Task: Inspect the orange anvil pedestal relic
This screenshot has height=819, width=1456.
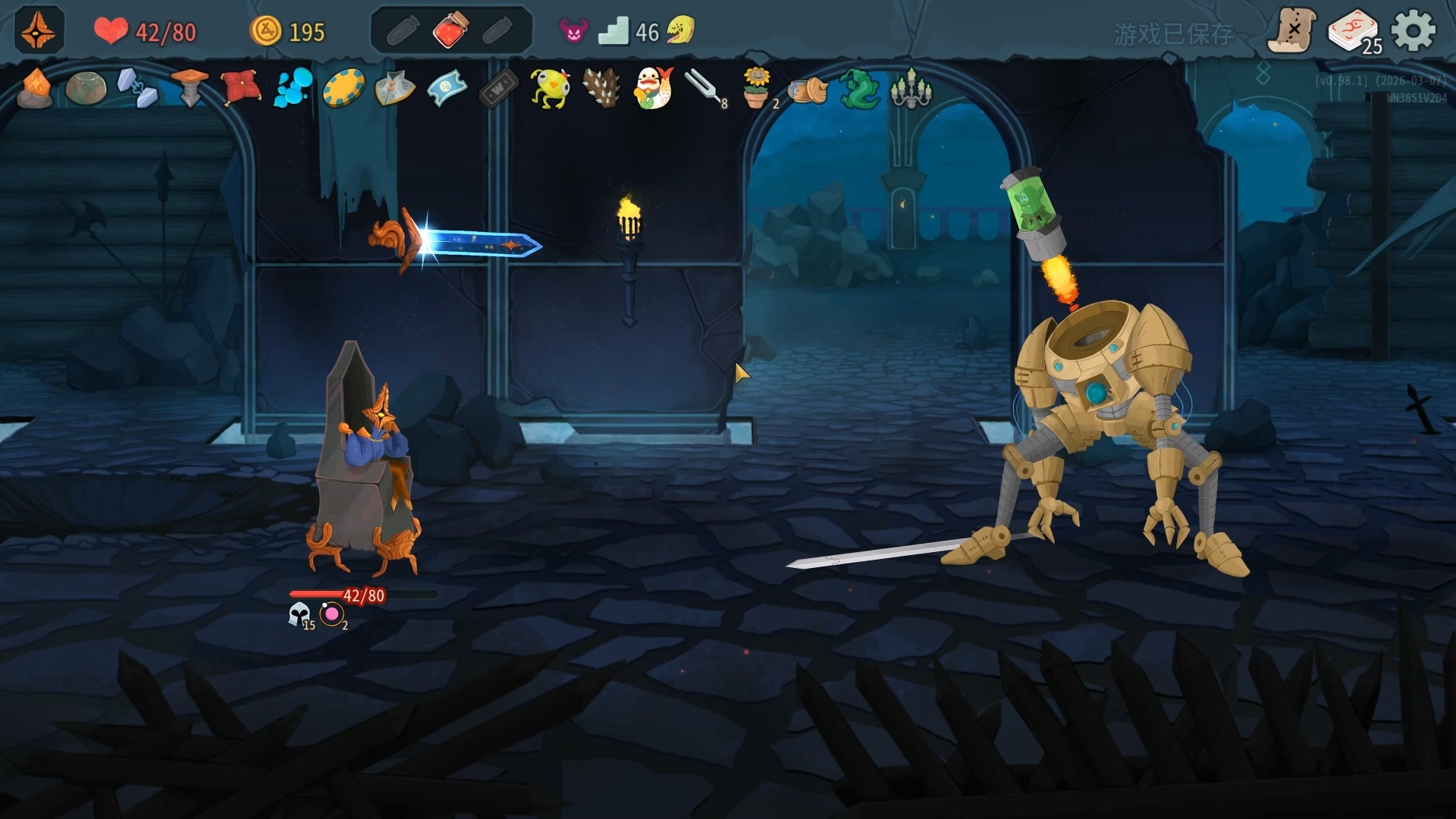Action: pos(190,87)
